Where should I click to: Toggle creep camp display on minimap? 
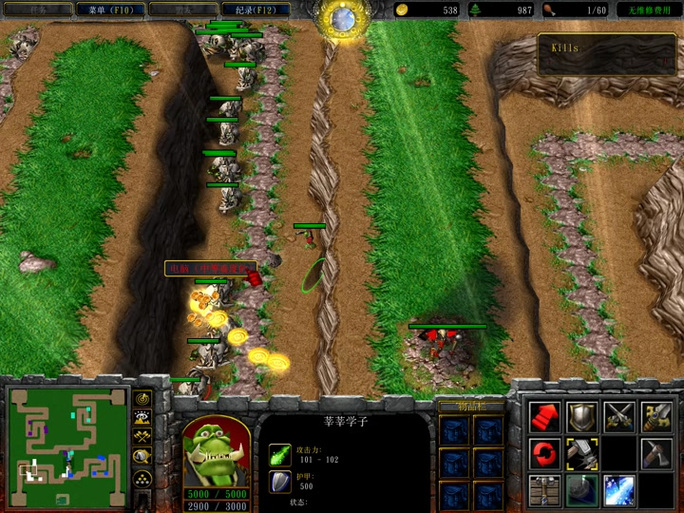(142, 457)
